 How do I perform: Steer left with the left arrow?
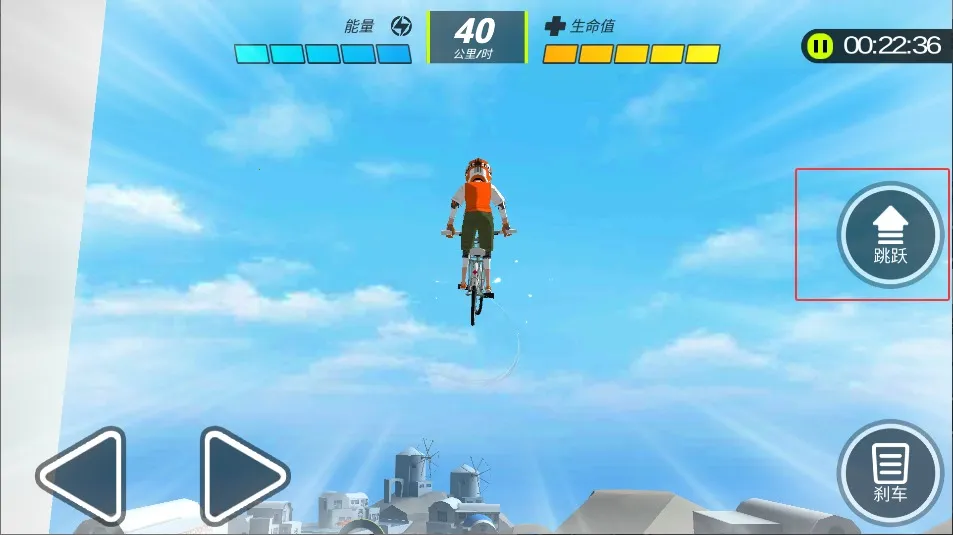(x=85, y=476)
